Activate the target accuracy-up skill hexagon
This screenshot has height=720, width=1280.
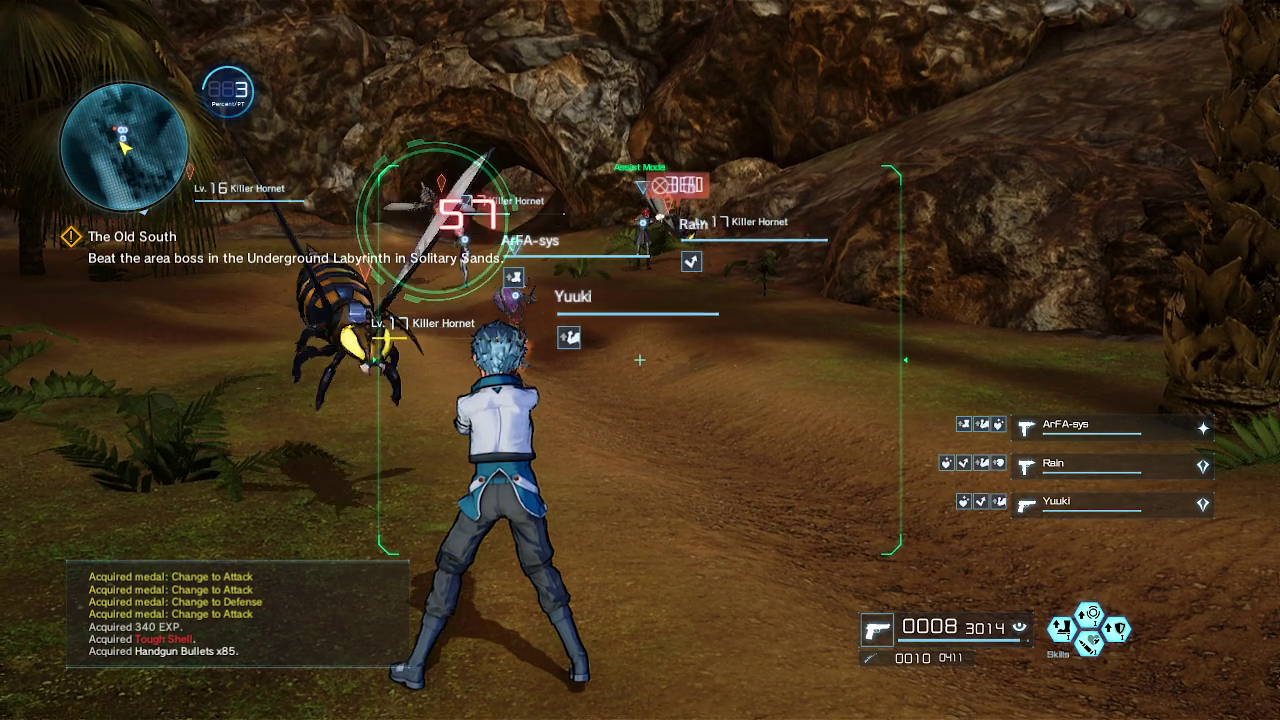[1089, 613]
